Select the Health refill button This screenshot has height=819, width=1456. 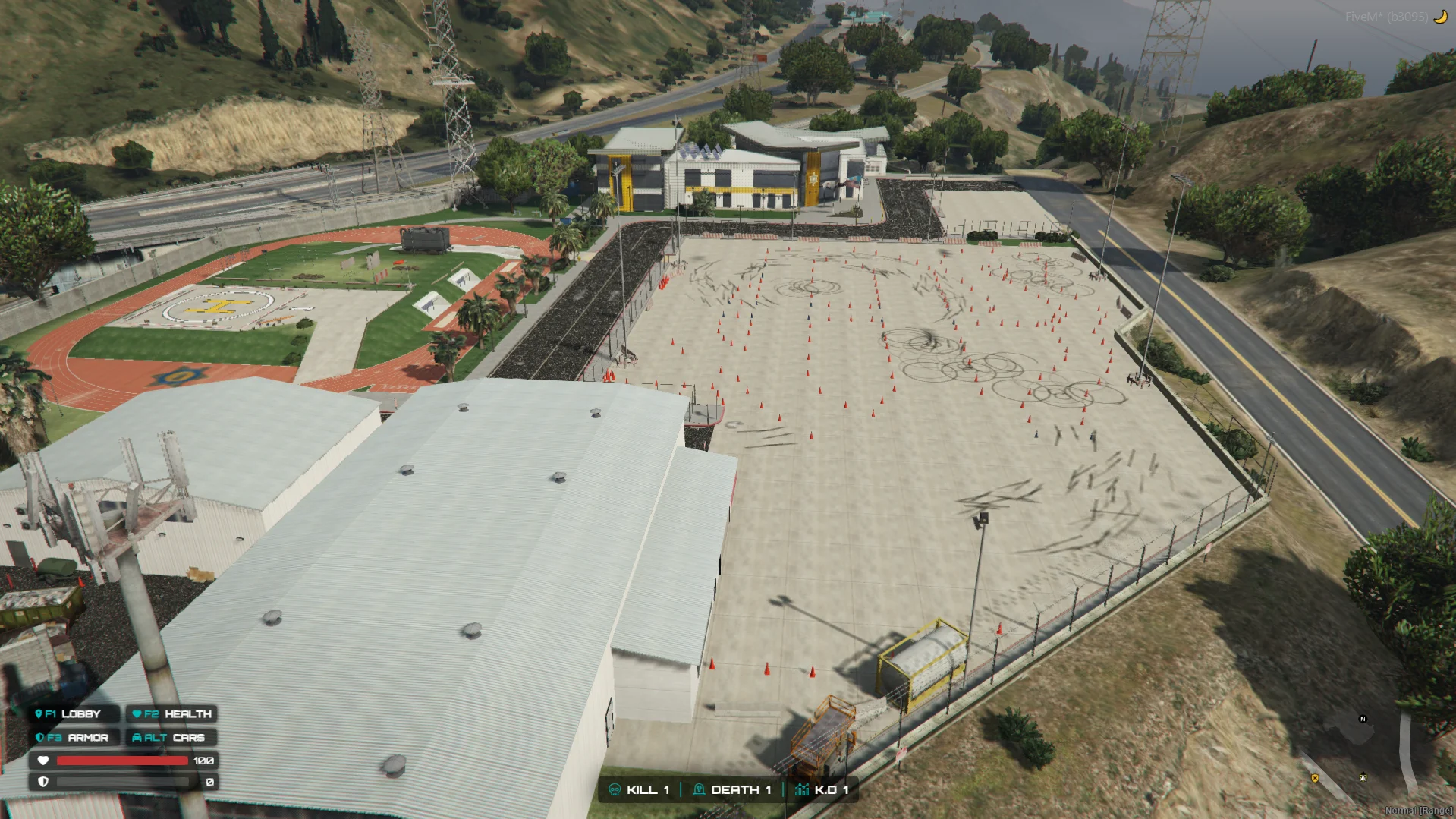[x=171, y=714]
